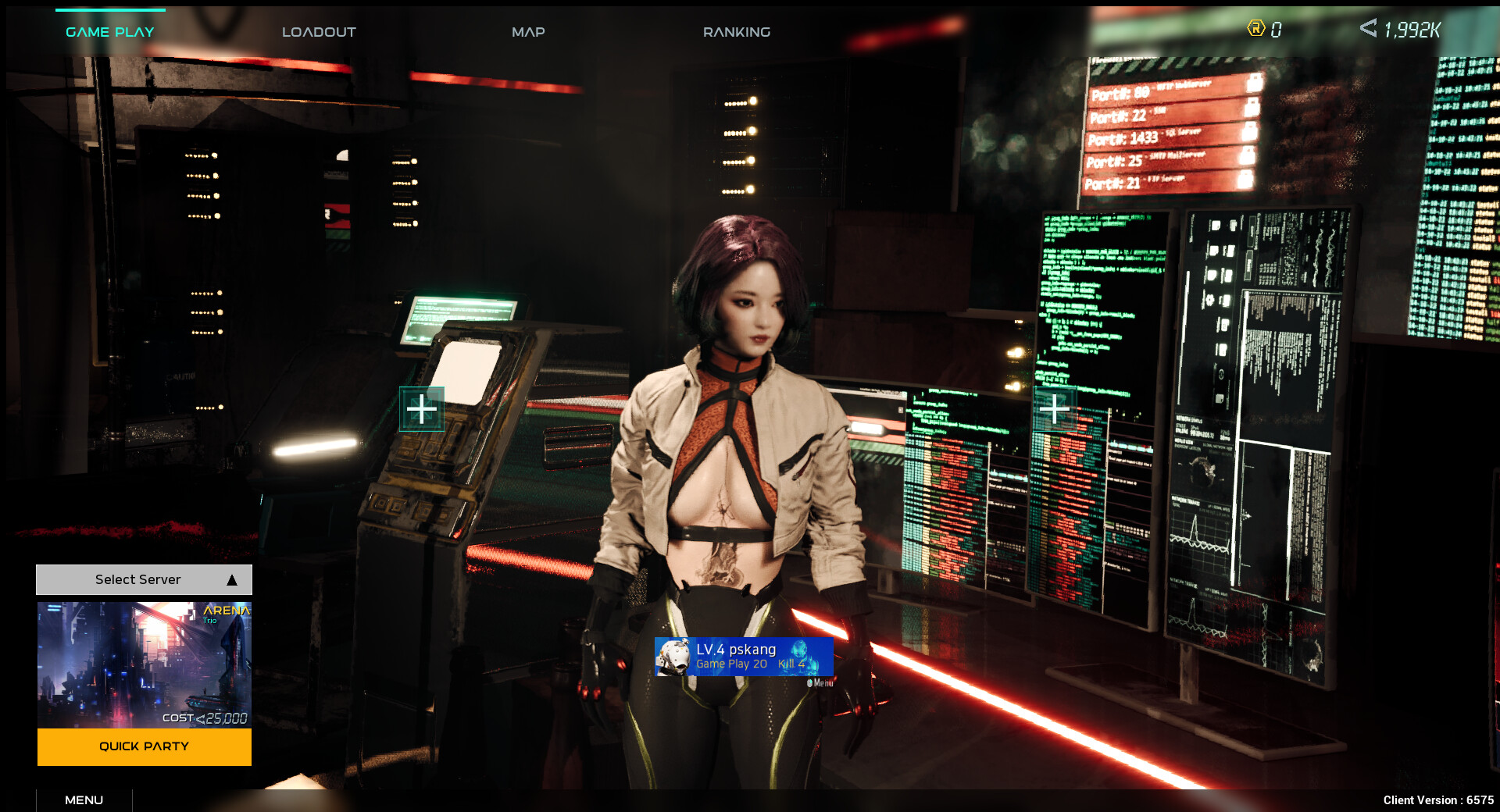This screenshot has height=812, width=1500.
Task: Choose the Arena Trio mode thumbnail
Action: coord(144,664)
